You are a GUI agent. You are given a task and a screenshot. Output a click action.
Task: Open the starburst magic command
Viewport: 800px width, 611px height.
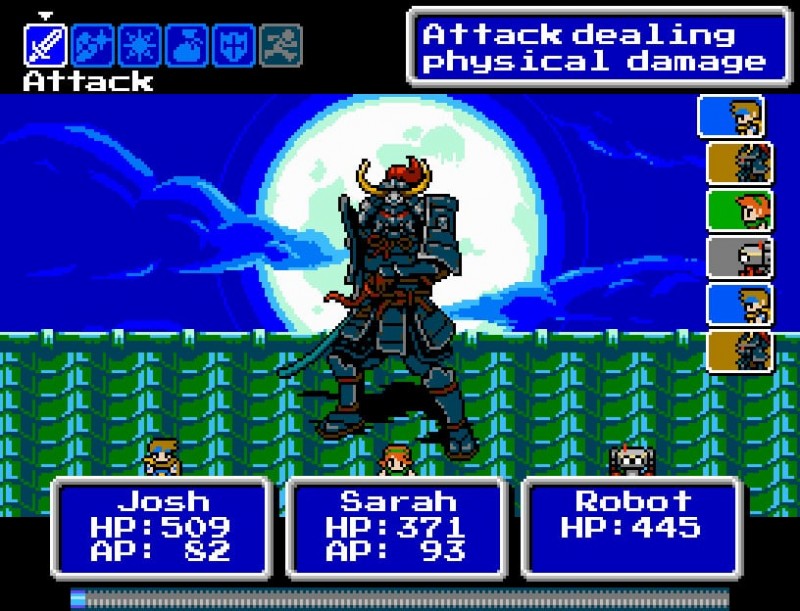[139, 45]
